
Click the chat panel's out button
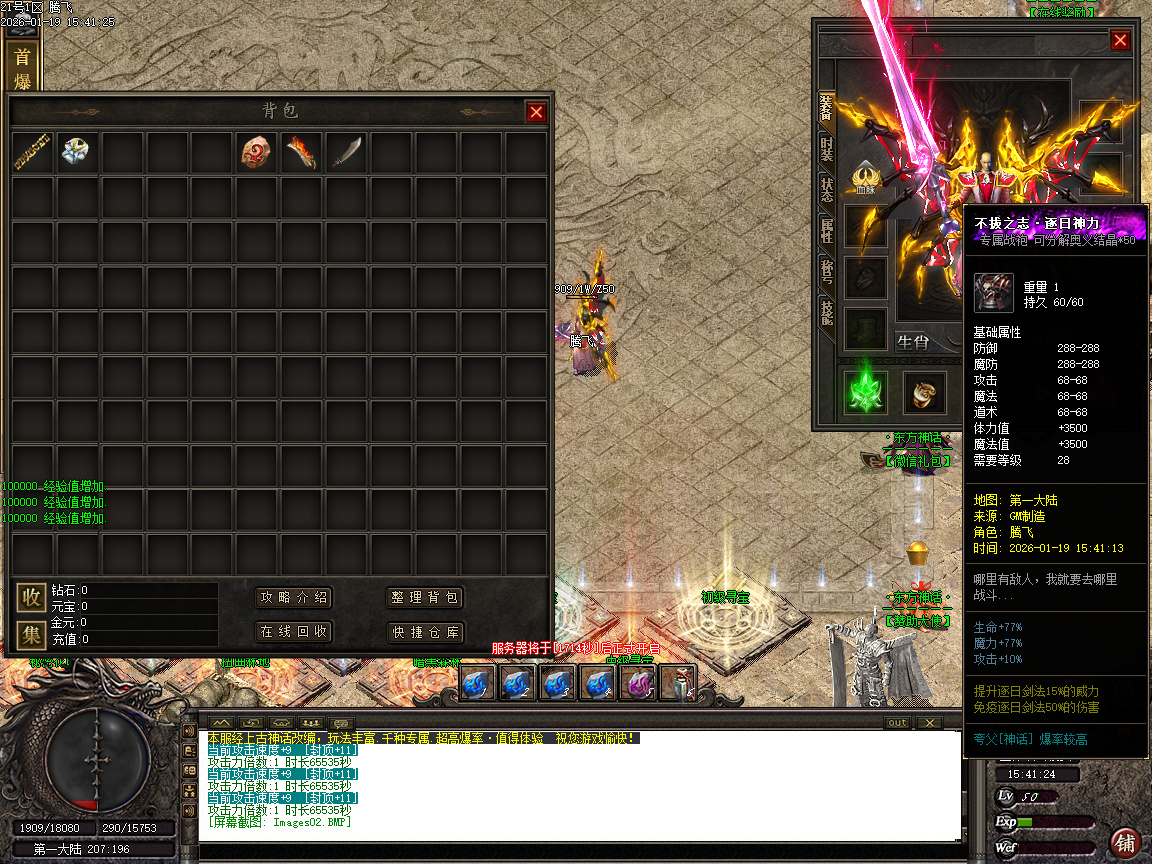point(897,723)
